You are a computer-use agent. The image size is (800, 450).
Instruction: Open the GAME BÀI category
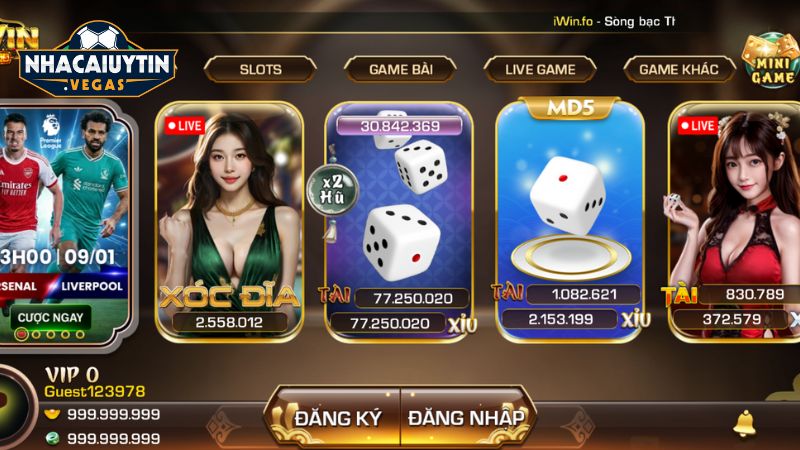(400, 69)
